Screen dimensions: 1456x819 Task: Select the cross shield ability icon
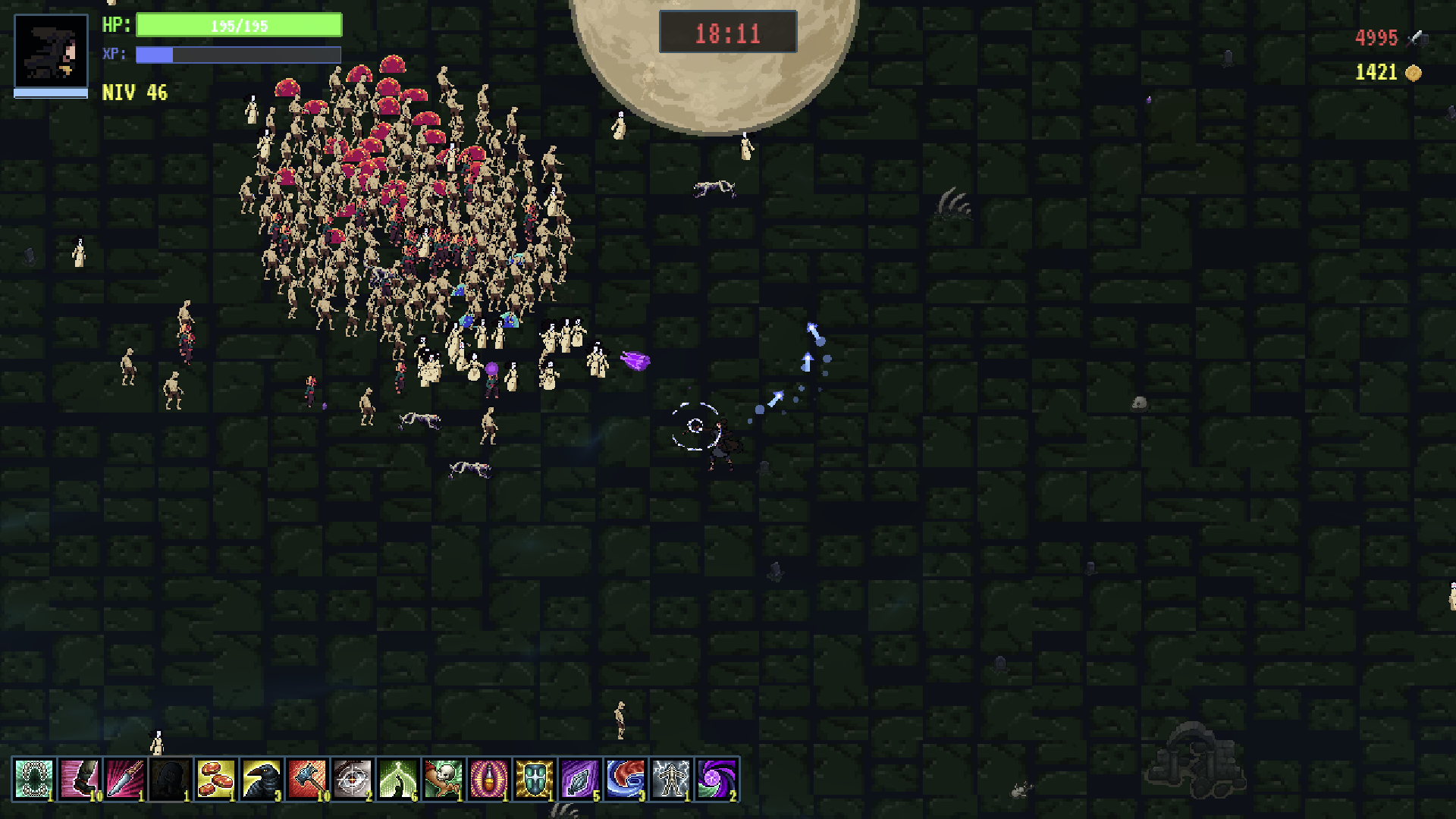[535, 779]
